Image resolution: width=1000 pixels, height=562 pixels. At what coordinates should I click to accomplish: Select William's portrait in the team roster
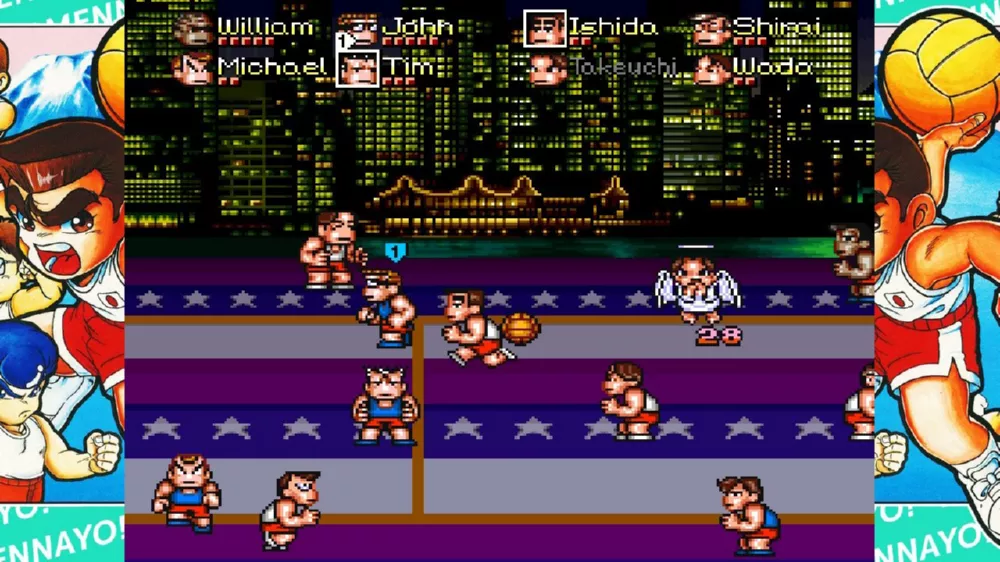(193, 29)
